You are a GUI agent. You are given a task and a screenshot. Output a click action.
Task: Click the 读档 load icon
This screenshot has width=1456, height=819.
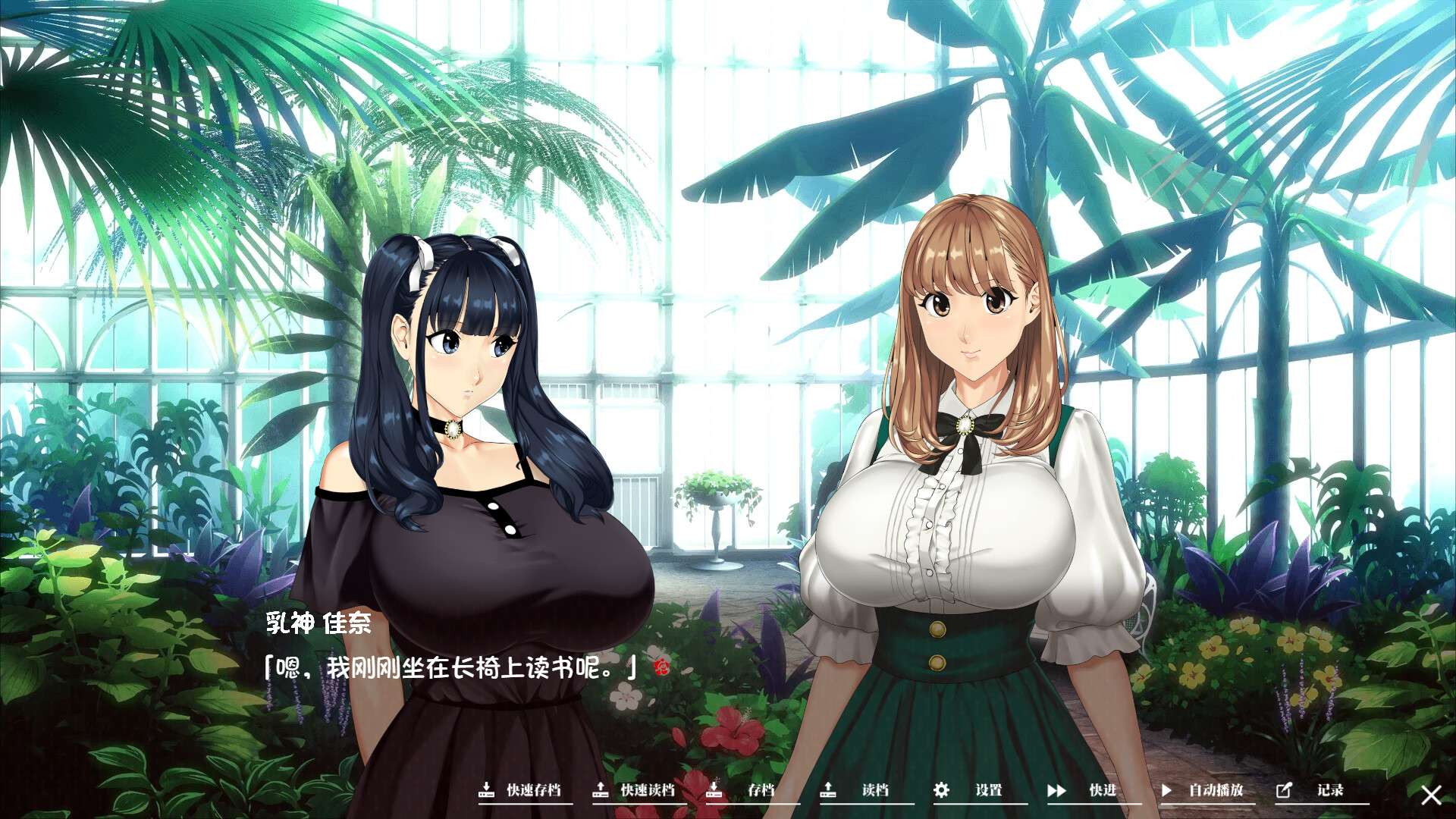pos(827,790)
